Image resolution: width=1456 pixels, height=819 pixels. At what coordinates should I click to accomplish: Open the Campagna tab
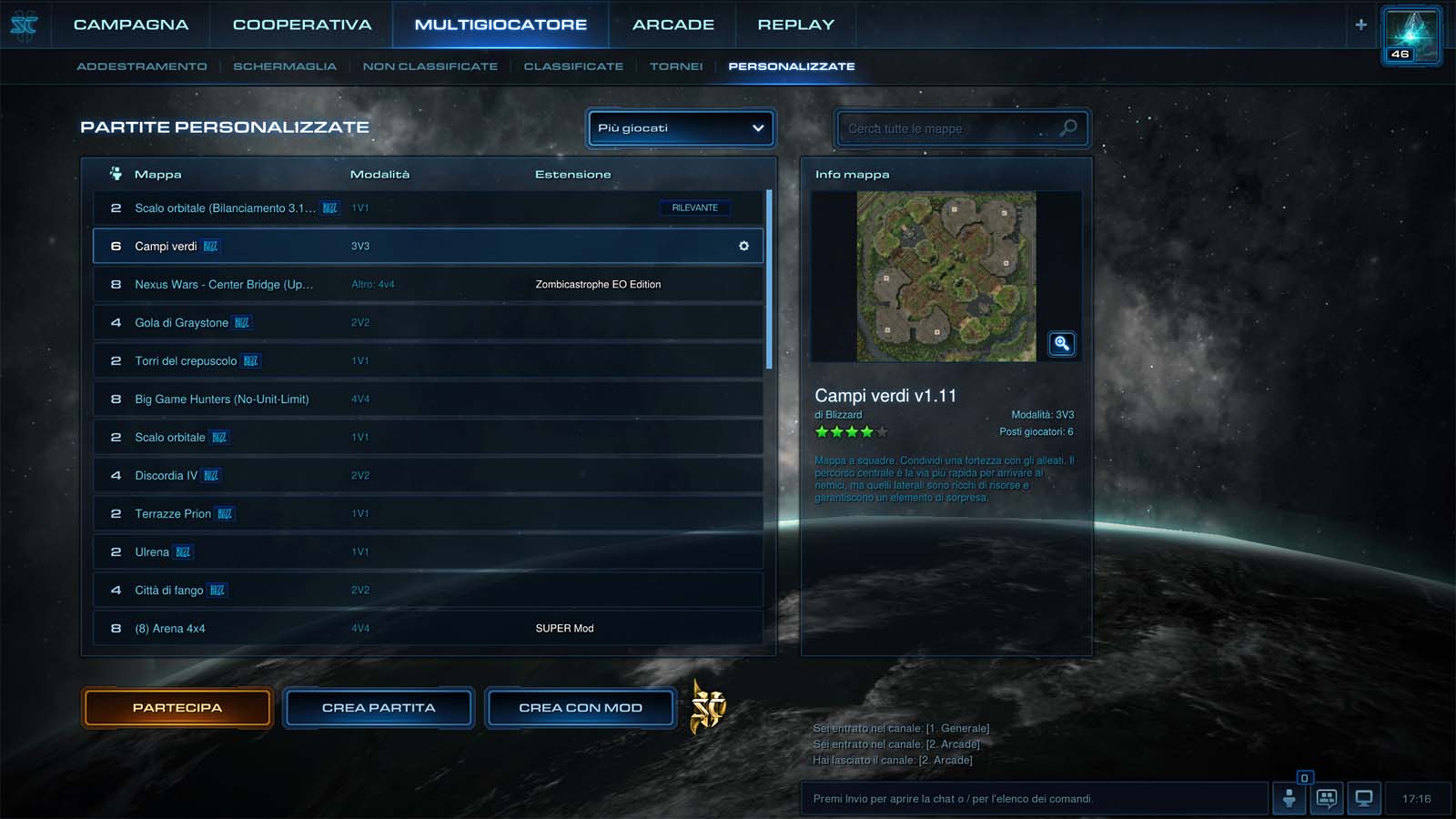[131, 25]
